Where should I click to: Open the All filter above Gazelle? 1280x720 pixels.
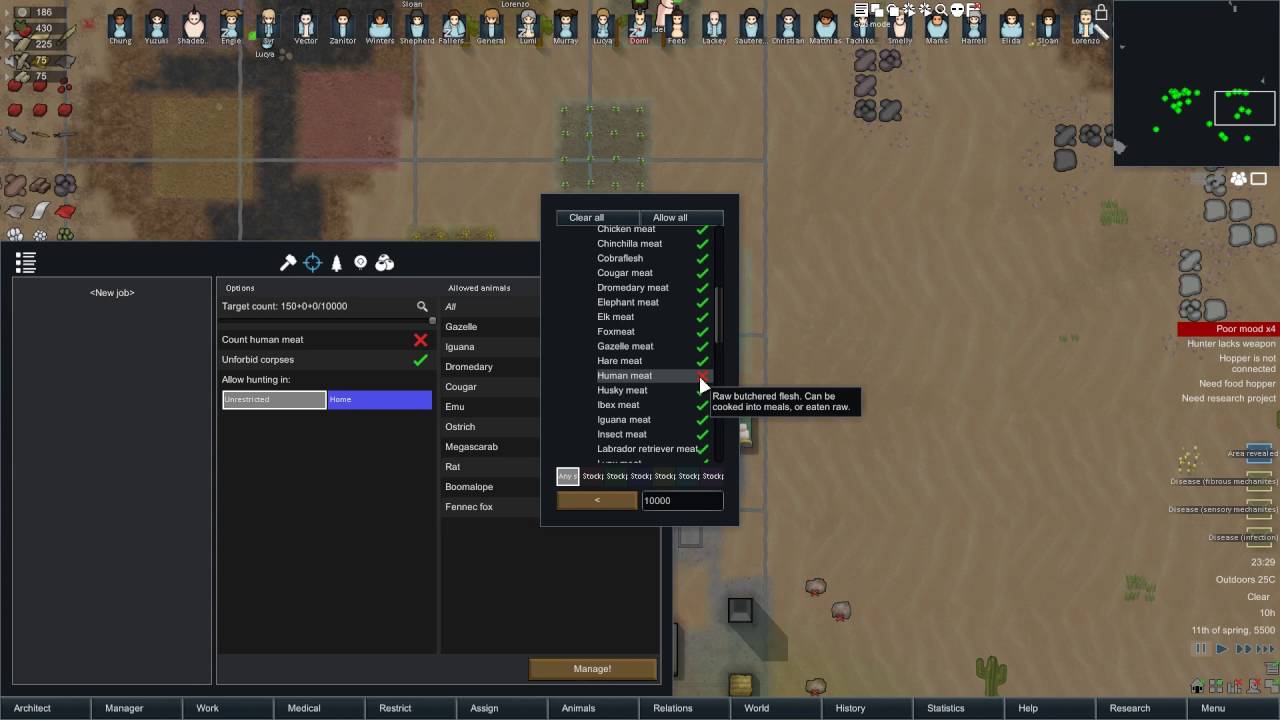pos(453,306)
